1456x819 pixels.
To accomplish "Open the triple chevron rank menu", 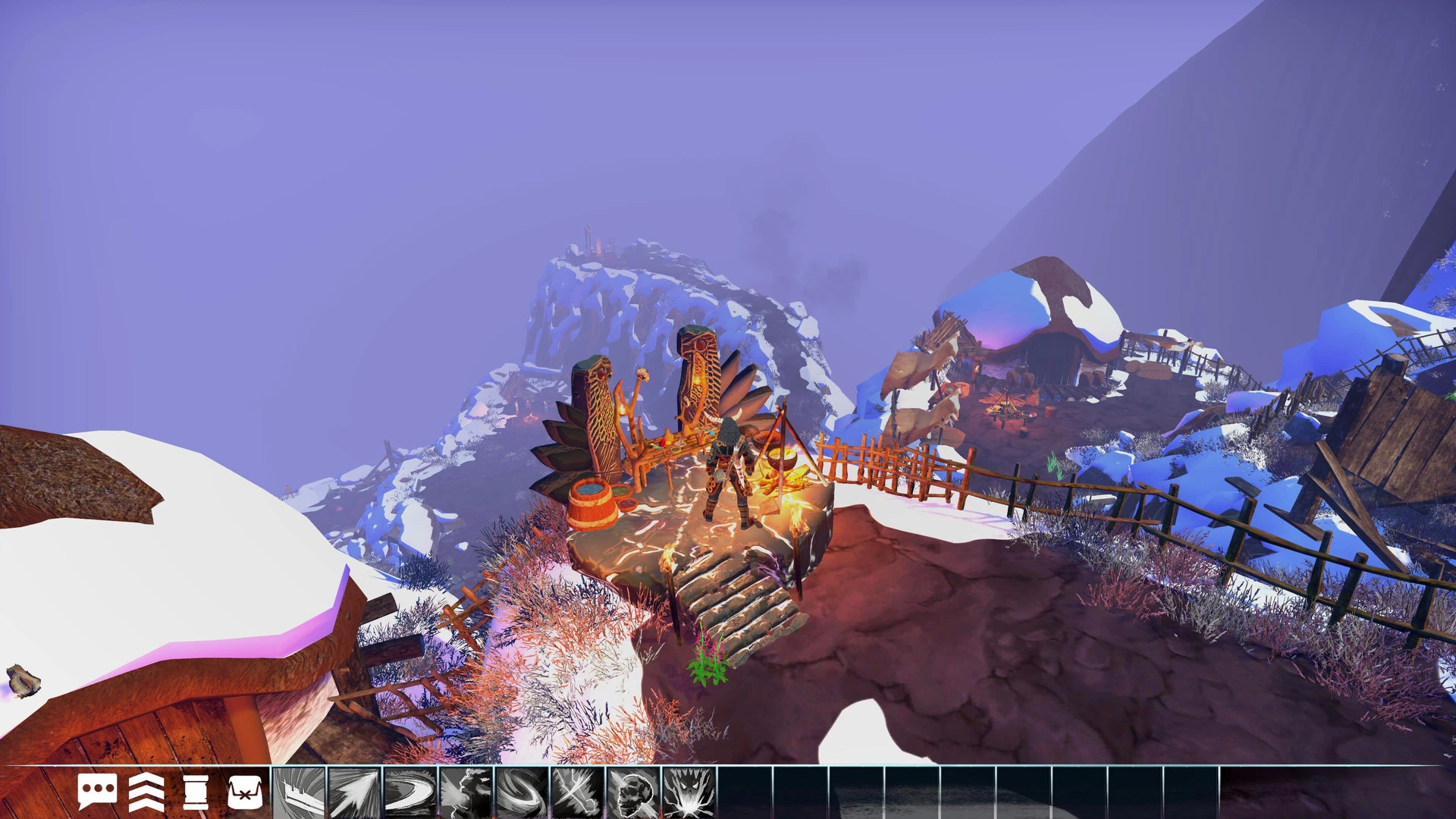I will [146, 792].
